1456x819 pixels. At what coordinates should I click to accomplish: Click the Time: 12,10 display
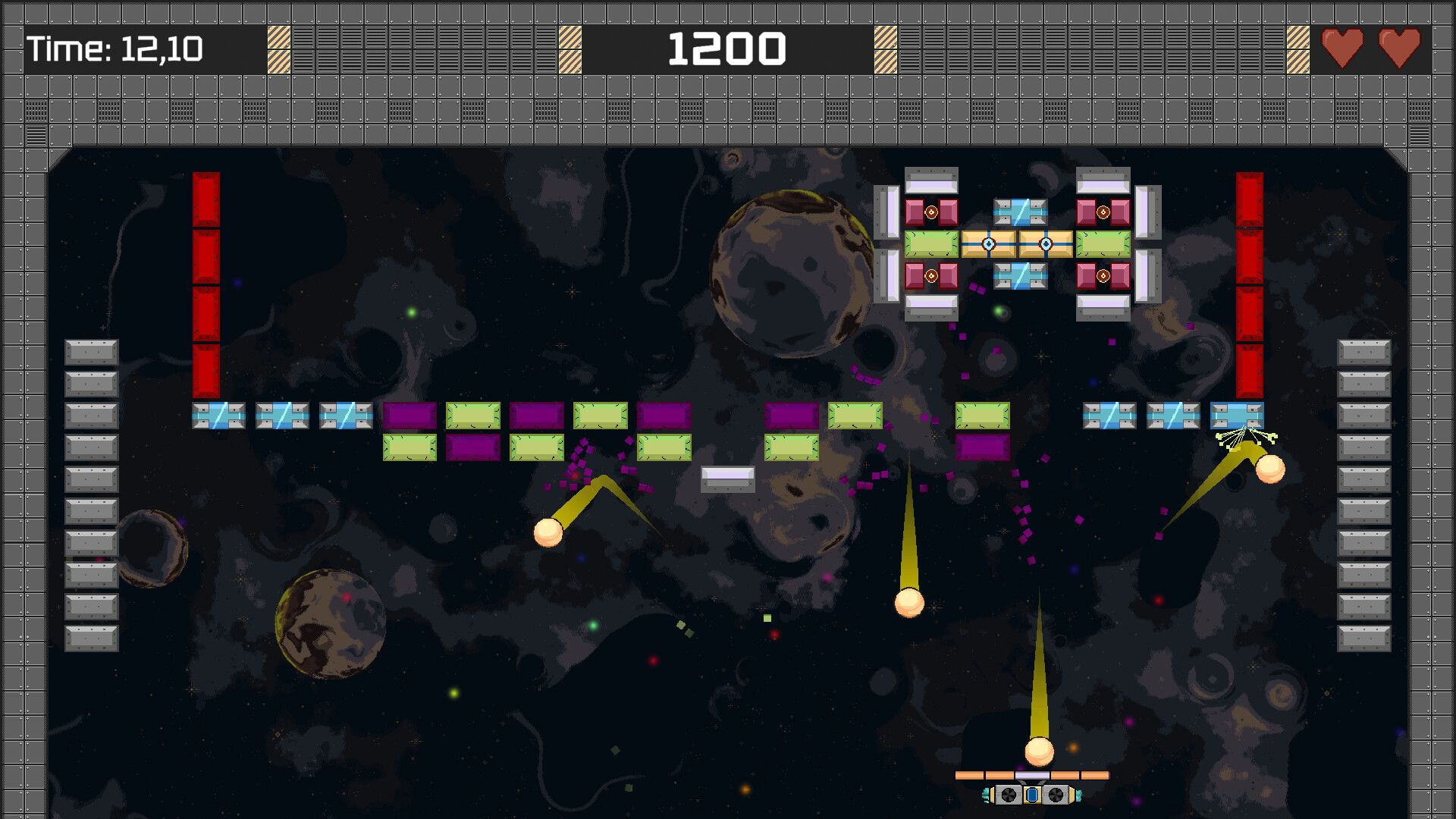click(x=114, y=48)
